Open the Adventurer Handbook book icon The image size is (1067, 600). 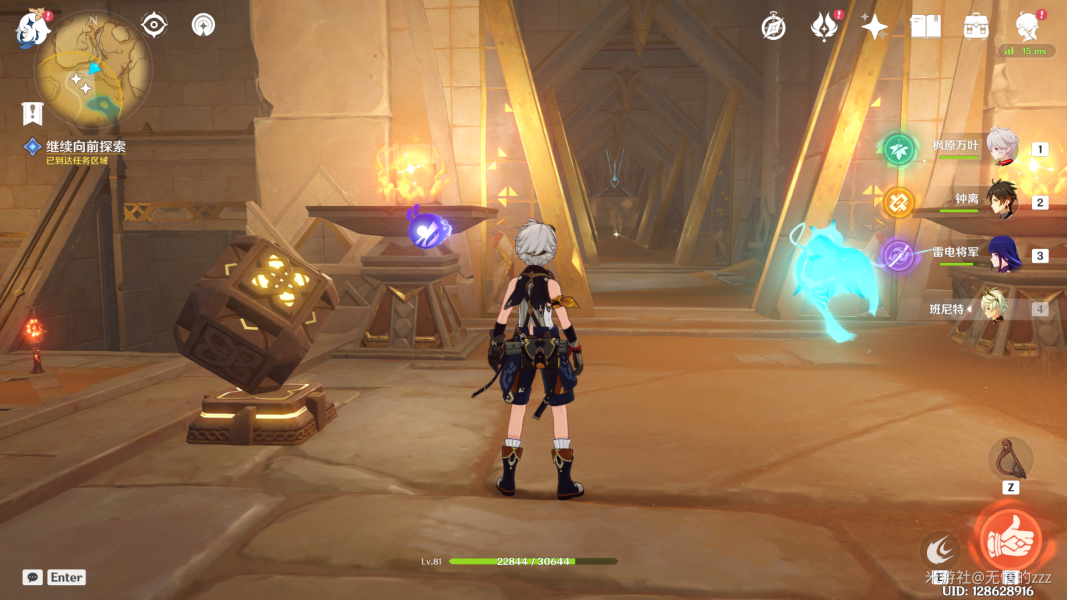[x=926, y=27]
